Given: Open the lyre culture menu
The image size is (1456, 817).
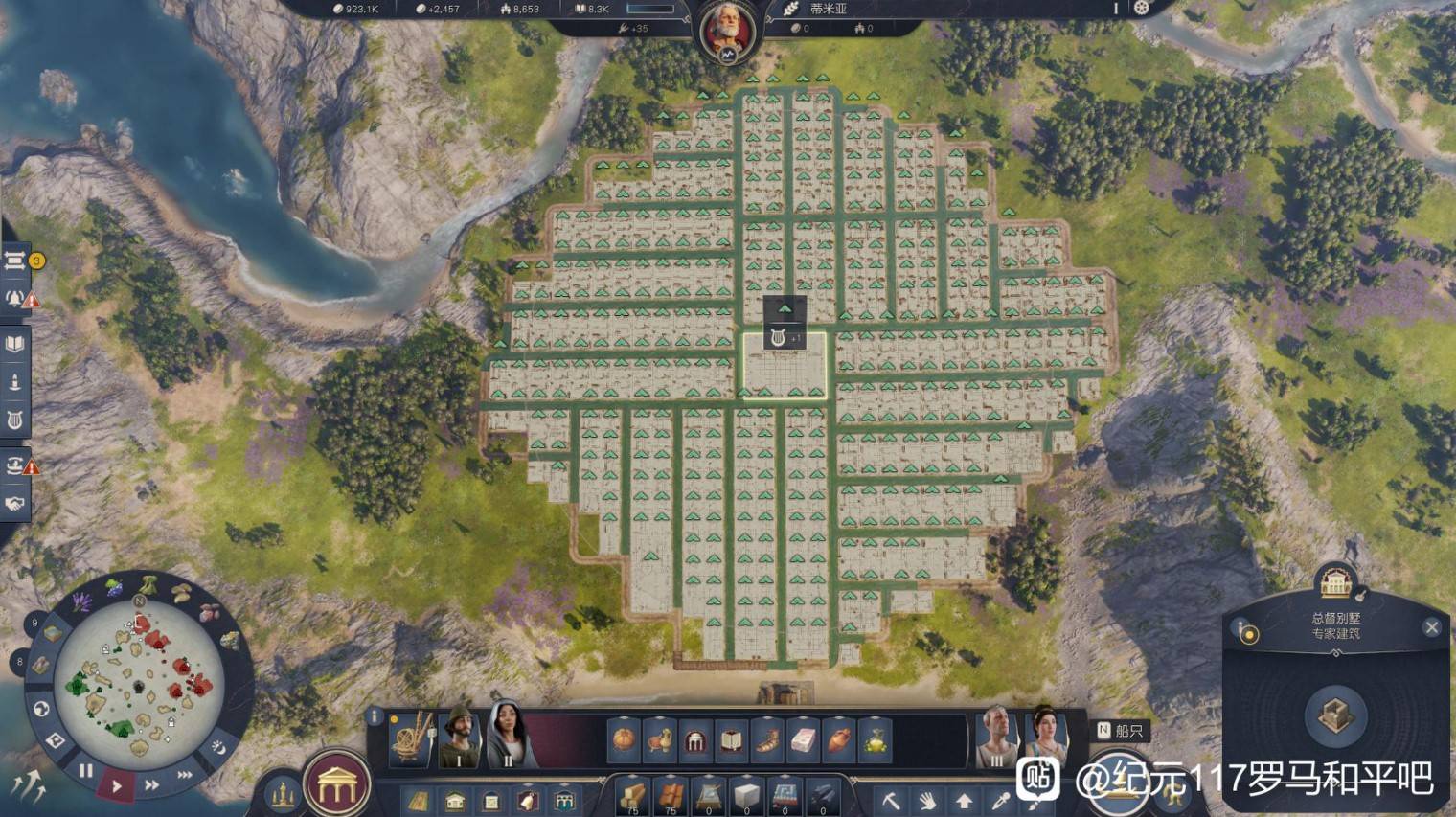Looking at the screenshot, I should coord(15,420).
